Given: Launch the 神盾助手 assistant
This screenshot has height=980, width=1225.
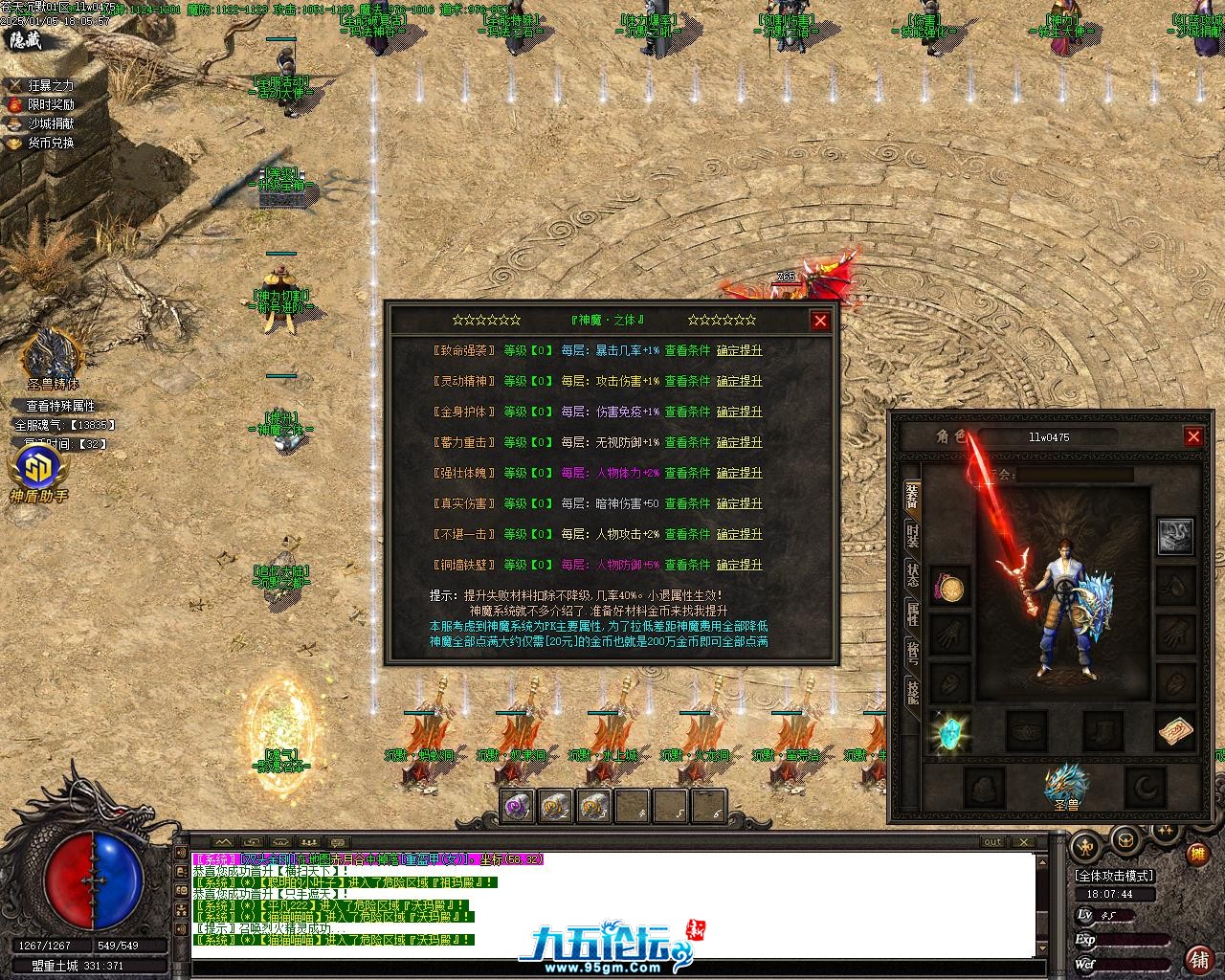Looking at the screenshot, I should click(38, 472).
